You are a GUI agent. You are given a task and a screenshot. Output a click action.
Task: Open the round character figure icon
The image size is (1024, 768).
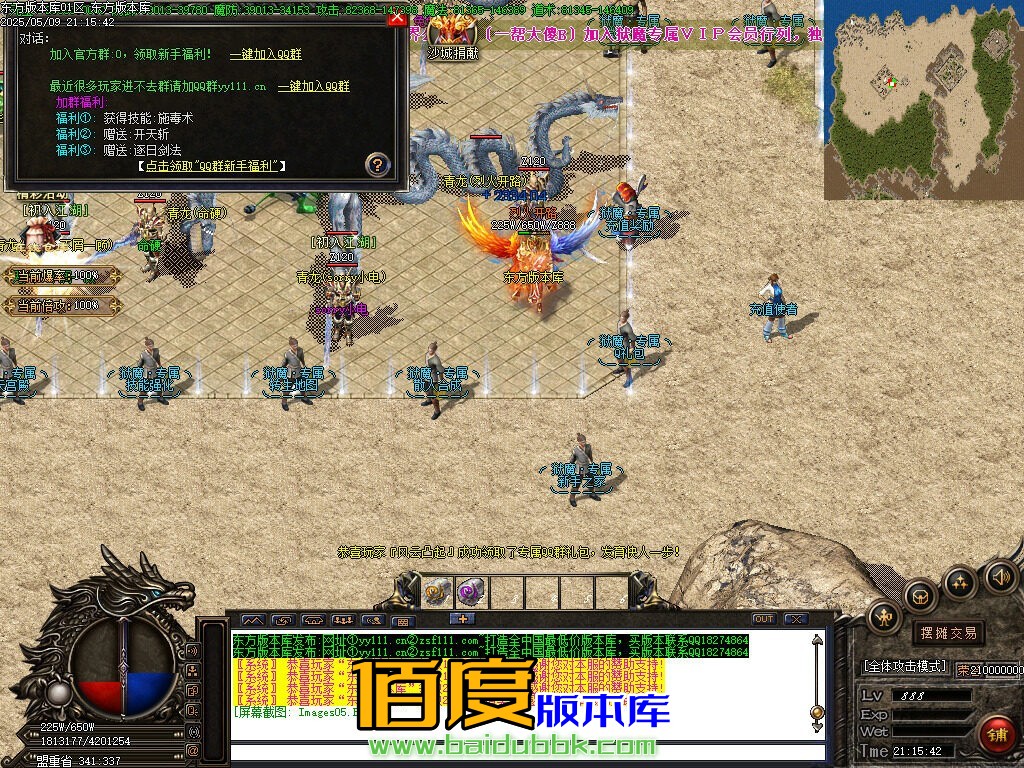883,617
